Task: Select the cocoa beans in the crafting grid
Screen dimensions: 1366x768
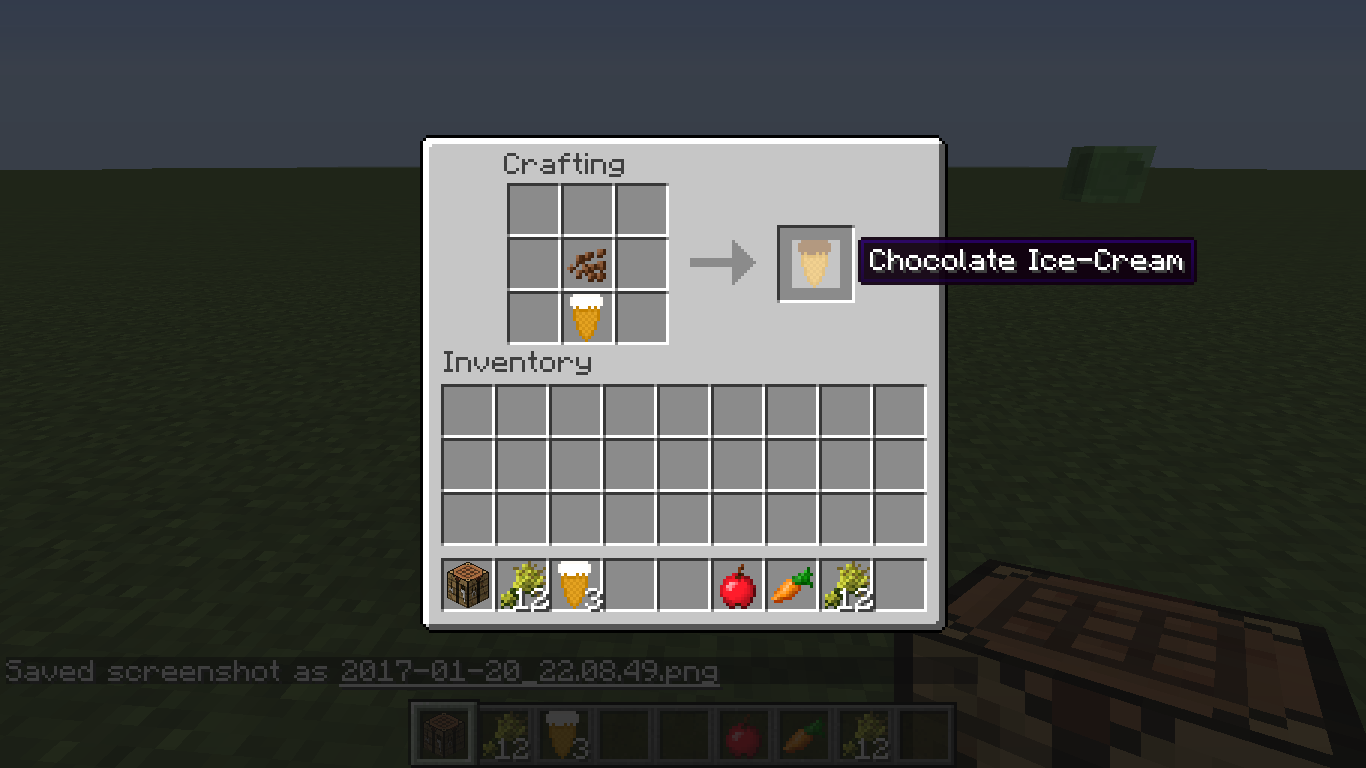Action: click(x=586, y=263)
